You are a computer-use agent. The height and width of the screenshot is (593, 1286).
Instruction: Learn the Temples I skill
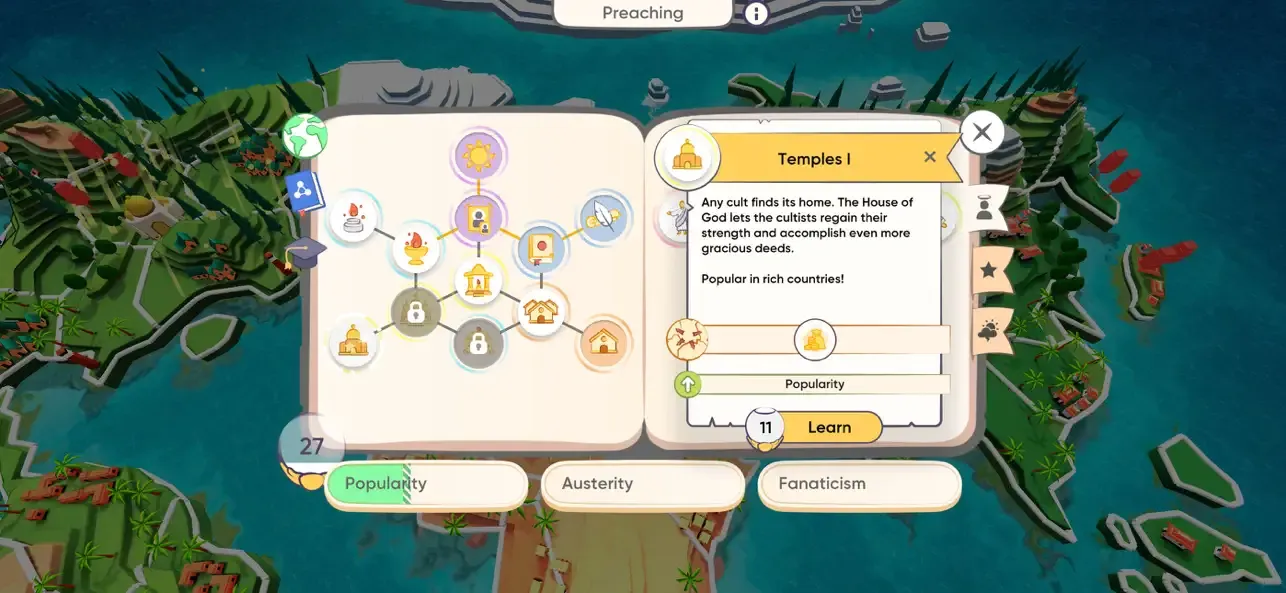tap(828, 427)
